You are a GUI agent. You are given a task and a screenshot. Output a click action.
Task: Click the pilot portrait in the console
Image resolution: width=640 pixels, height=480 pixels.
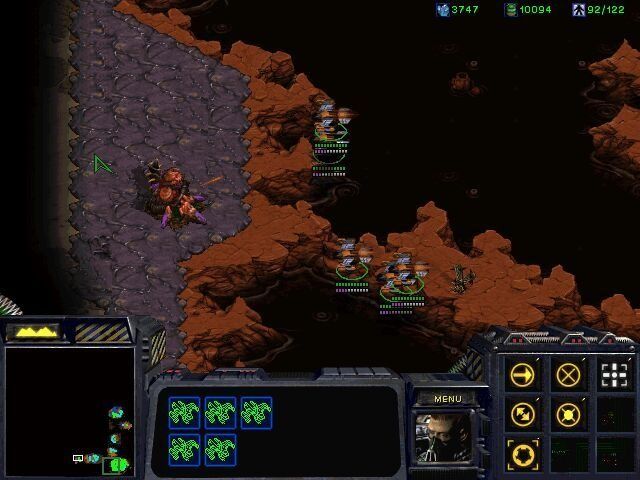[x=446, y=437]
